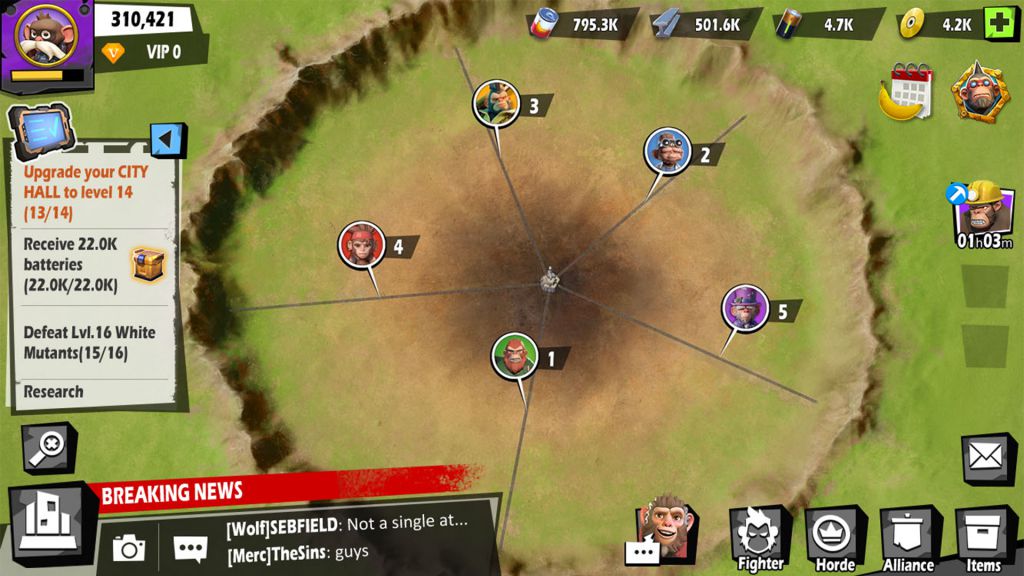The width and height of the screenshot is (1024, 576).
Task: Select march marker number 3
Action: click(497, 104)
